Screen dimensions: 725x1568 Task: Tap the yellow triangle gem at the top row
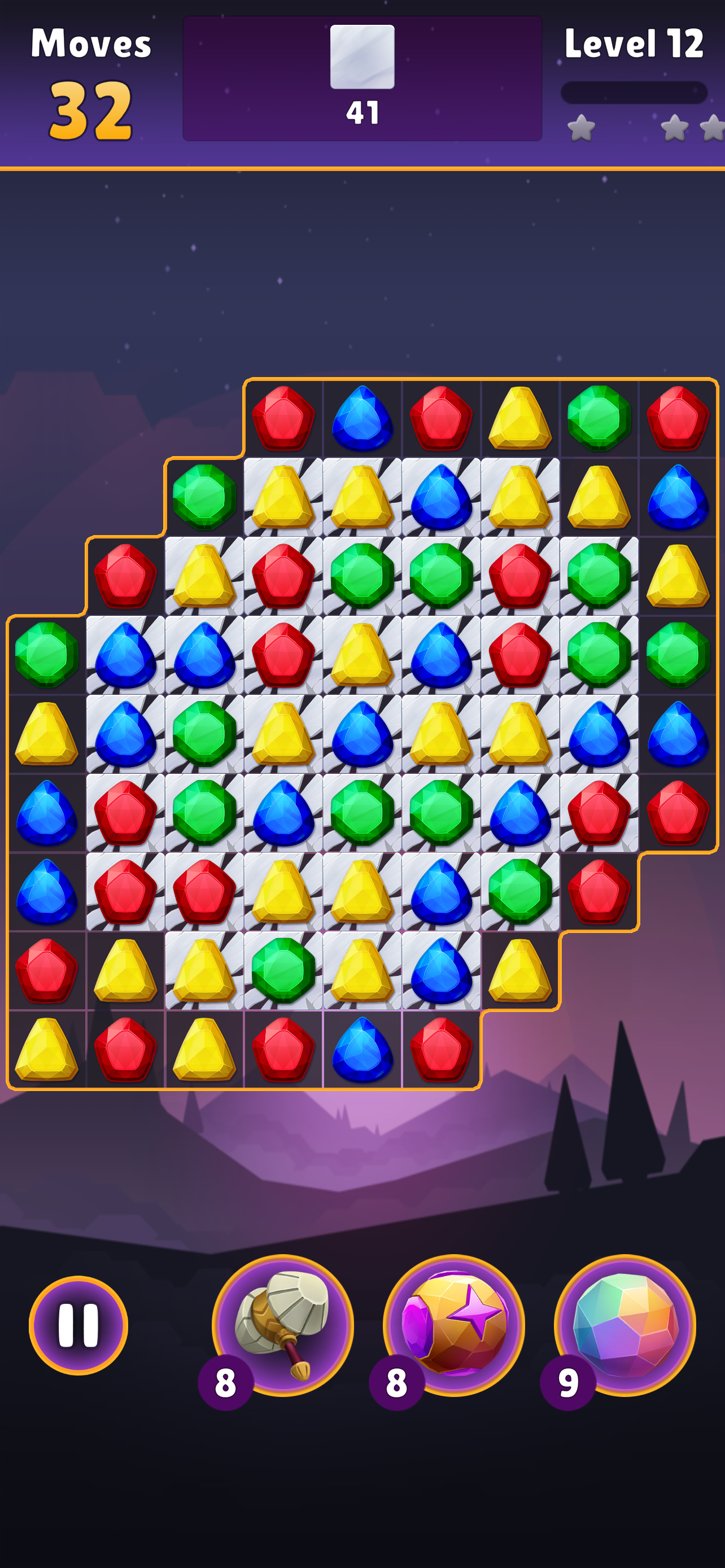(519, 420)
